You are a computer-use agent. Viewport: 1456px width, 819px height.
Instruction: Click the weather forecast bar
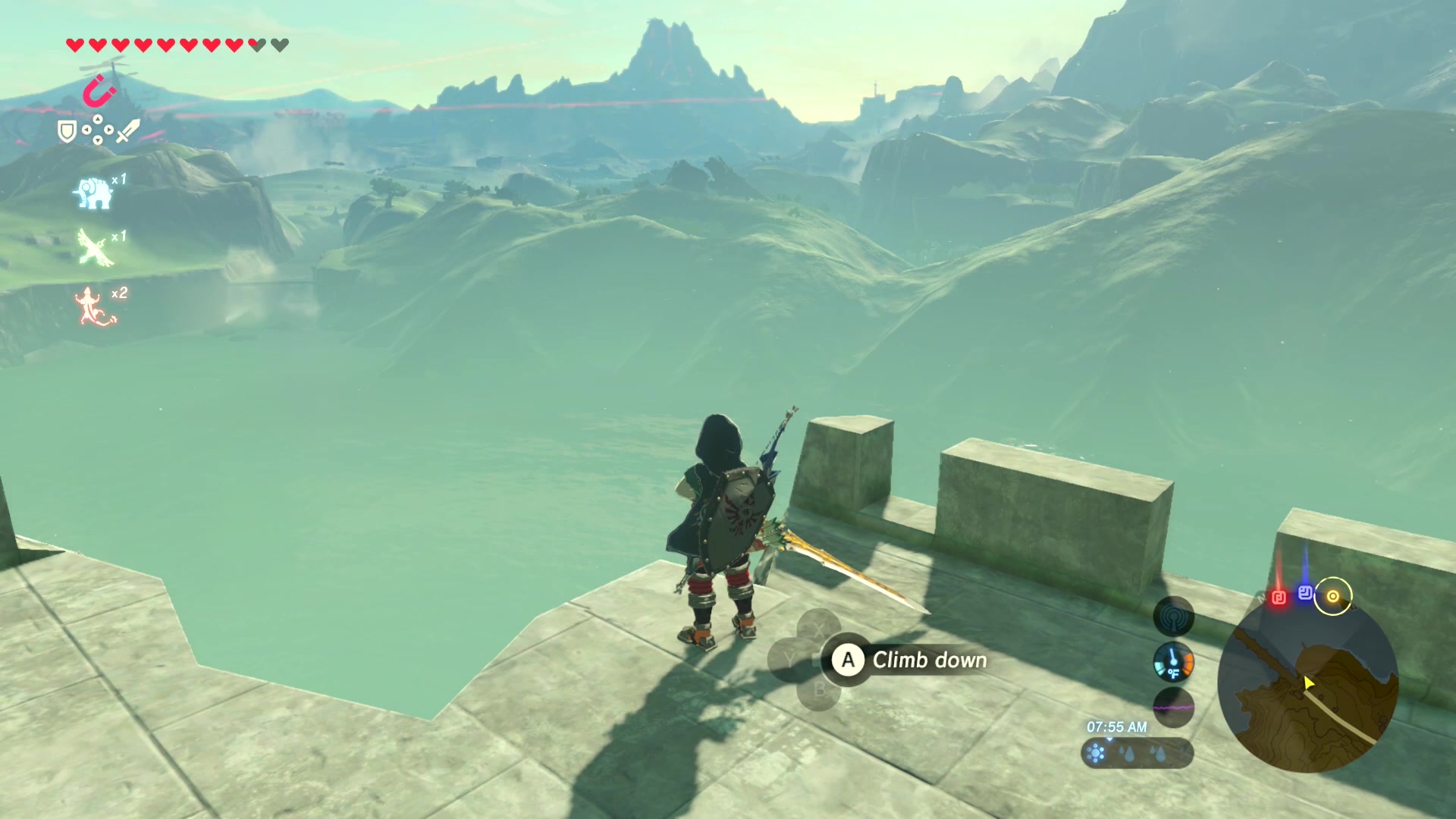click(1136, 753)
